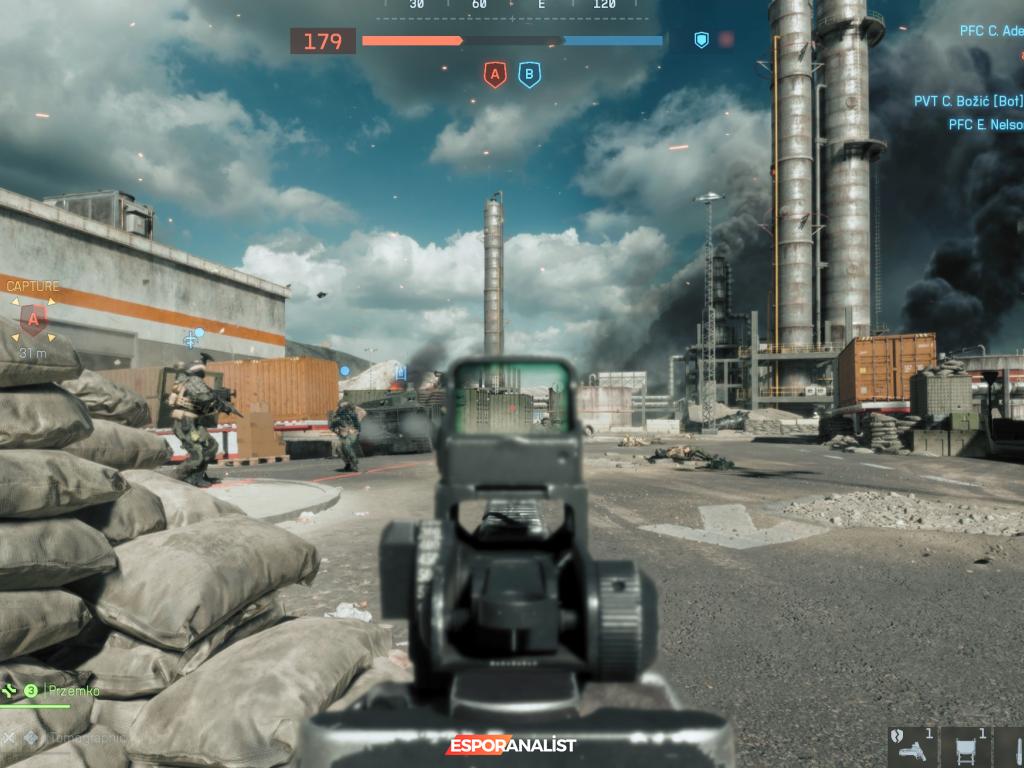Select the blue objective B badge

[x=529, y=74]
